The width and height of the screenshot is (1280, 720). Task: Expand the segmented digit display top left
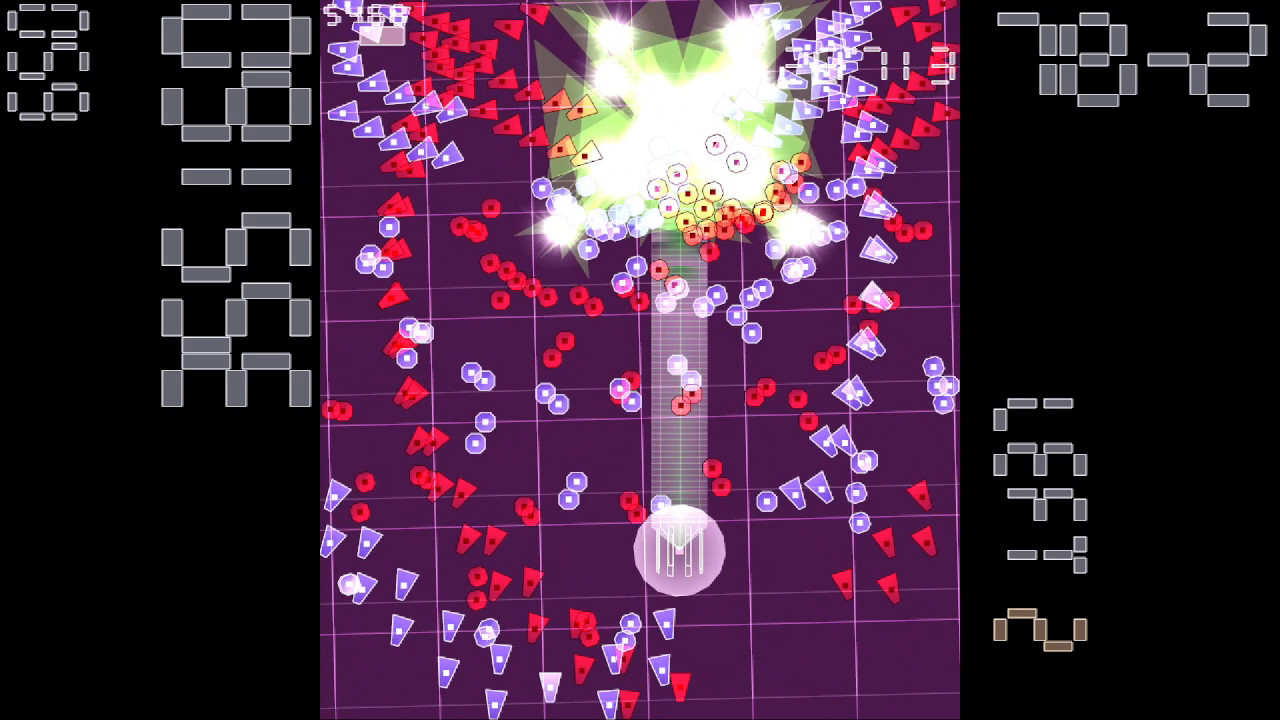click(x=45, y=60)
